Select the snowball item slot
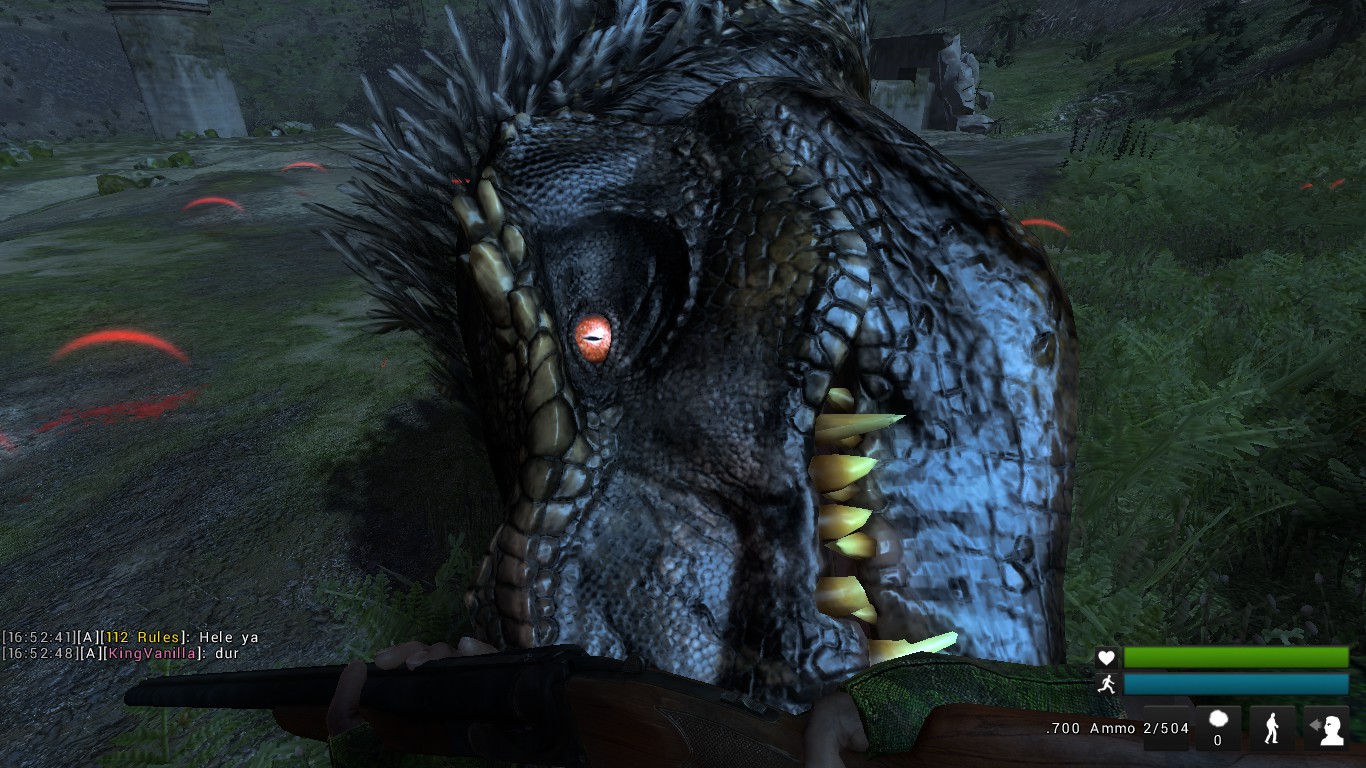The height and width of the screenshot is (768, 1366). (1218, 725)
